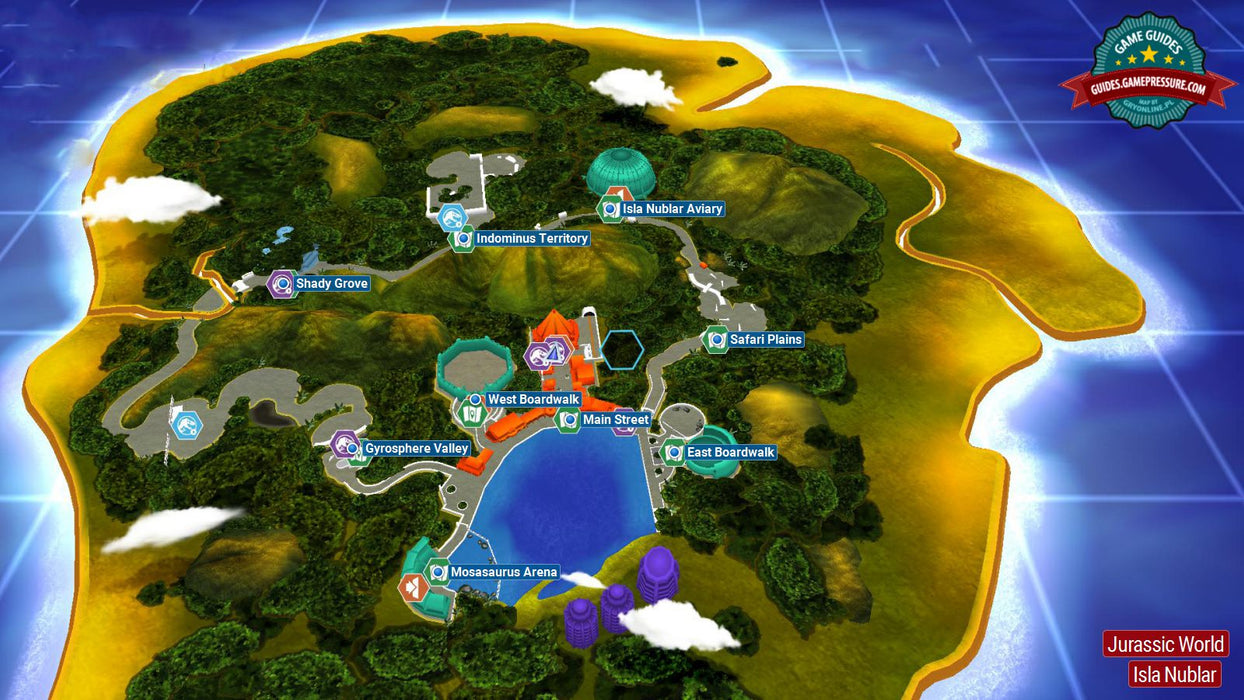
Task: Open the Indominus Territory map marker
Action: pyautogui.click(x=462, y=239)
